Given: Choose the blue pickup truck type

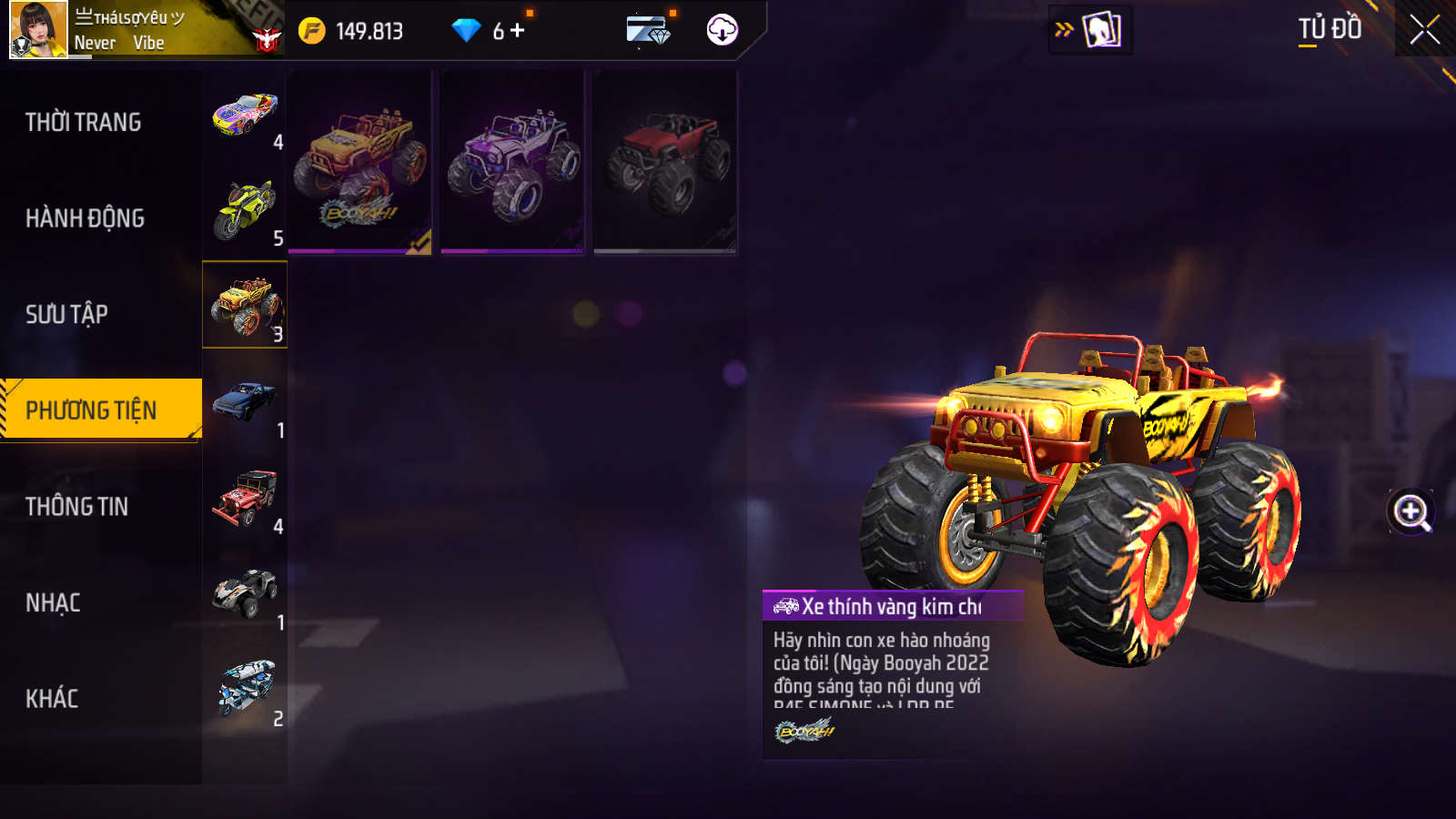Looking at the screenshot, I should tap(245, 402).
